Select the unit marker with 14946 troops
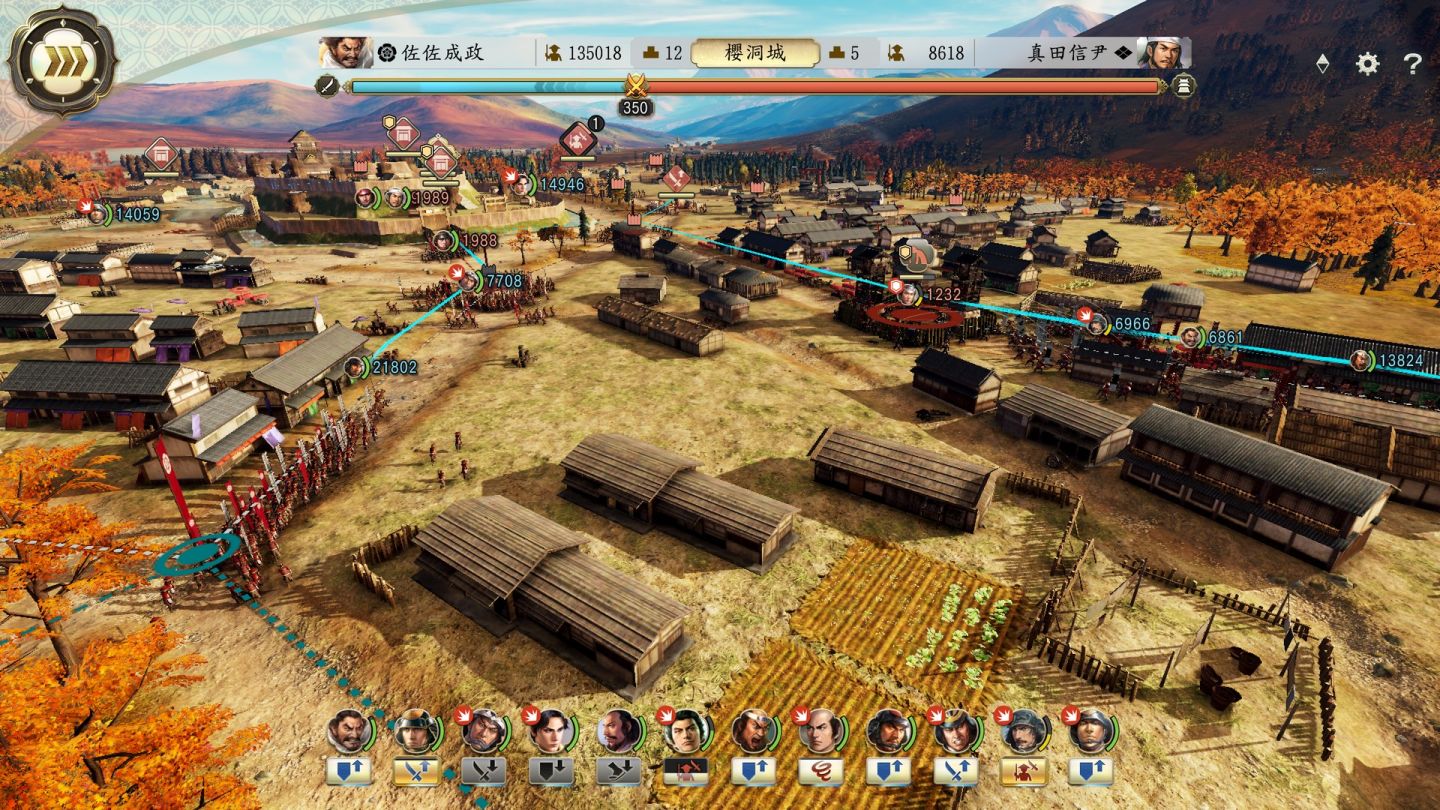This screenshot has width=1440, height=810. [x=522, y=184]
